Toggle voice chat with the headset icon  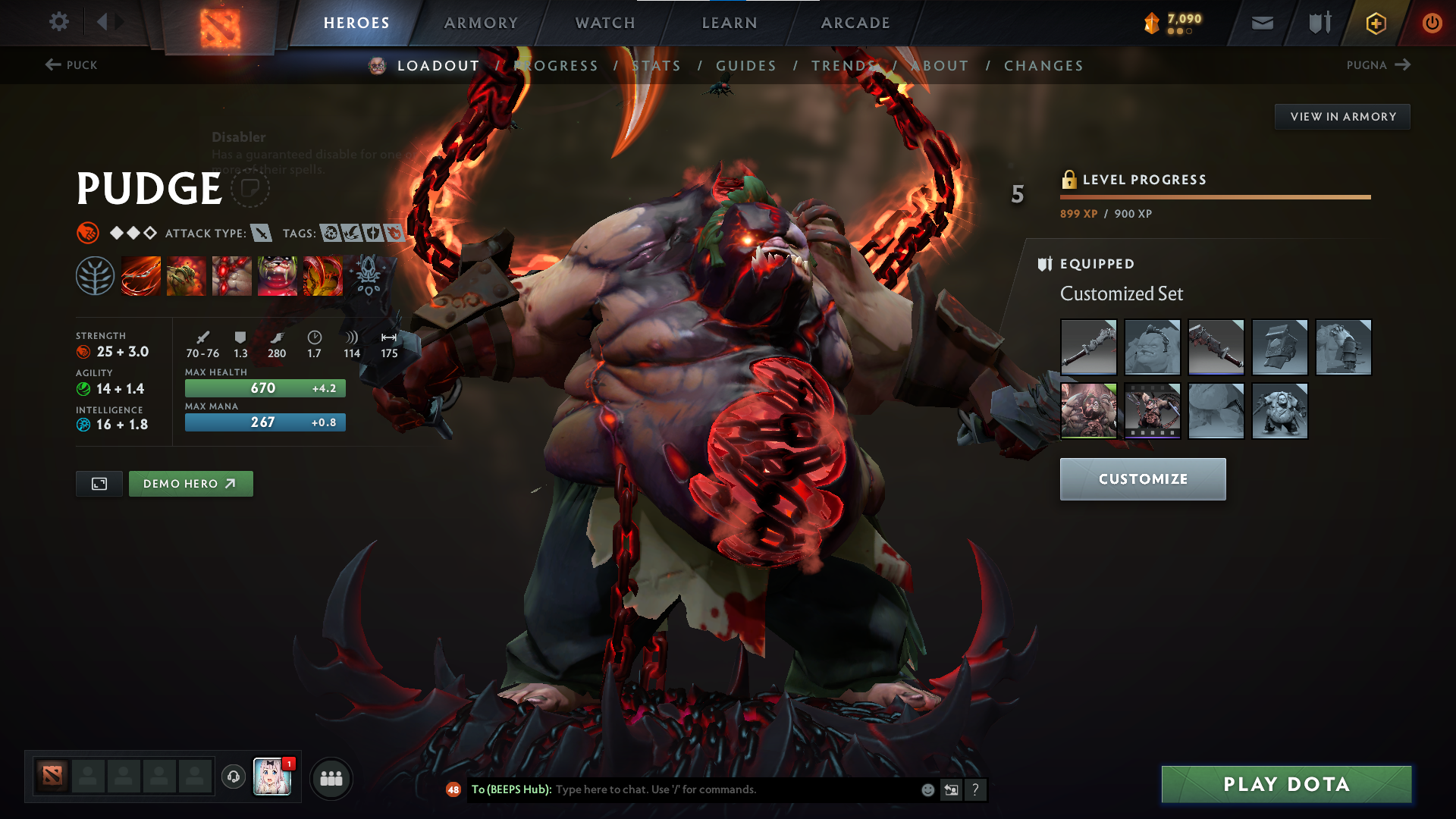coord(233,777)
